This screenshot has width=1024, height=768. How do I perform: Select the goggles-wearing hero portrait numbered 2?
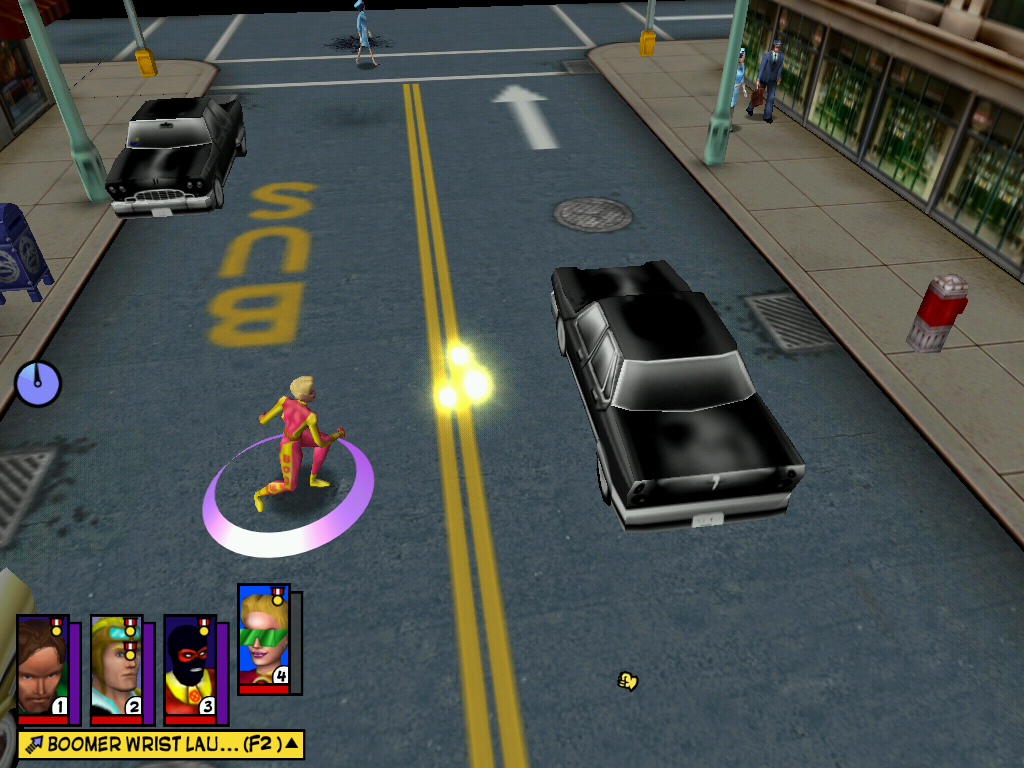(116, 666)
